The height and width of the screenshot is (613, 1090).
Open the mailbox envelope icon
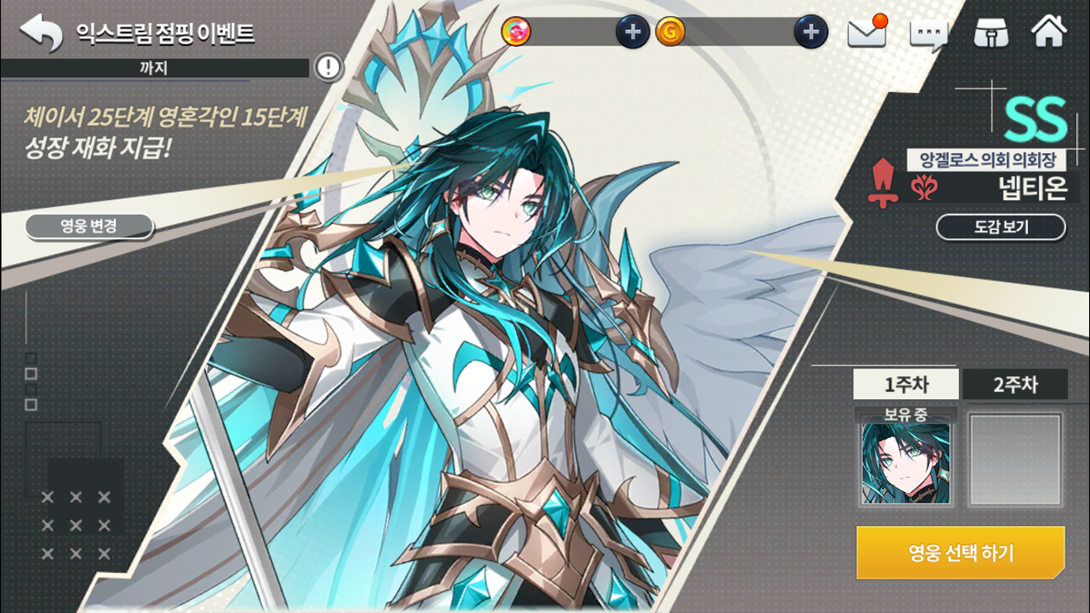867,32
